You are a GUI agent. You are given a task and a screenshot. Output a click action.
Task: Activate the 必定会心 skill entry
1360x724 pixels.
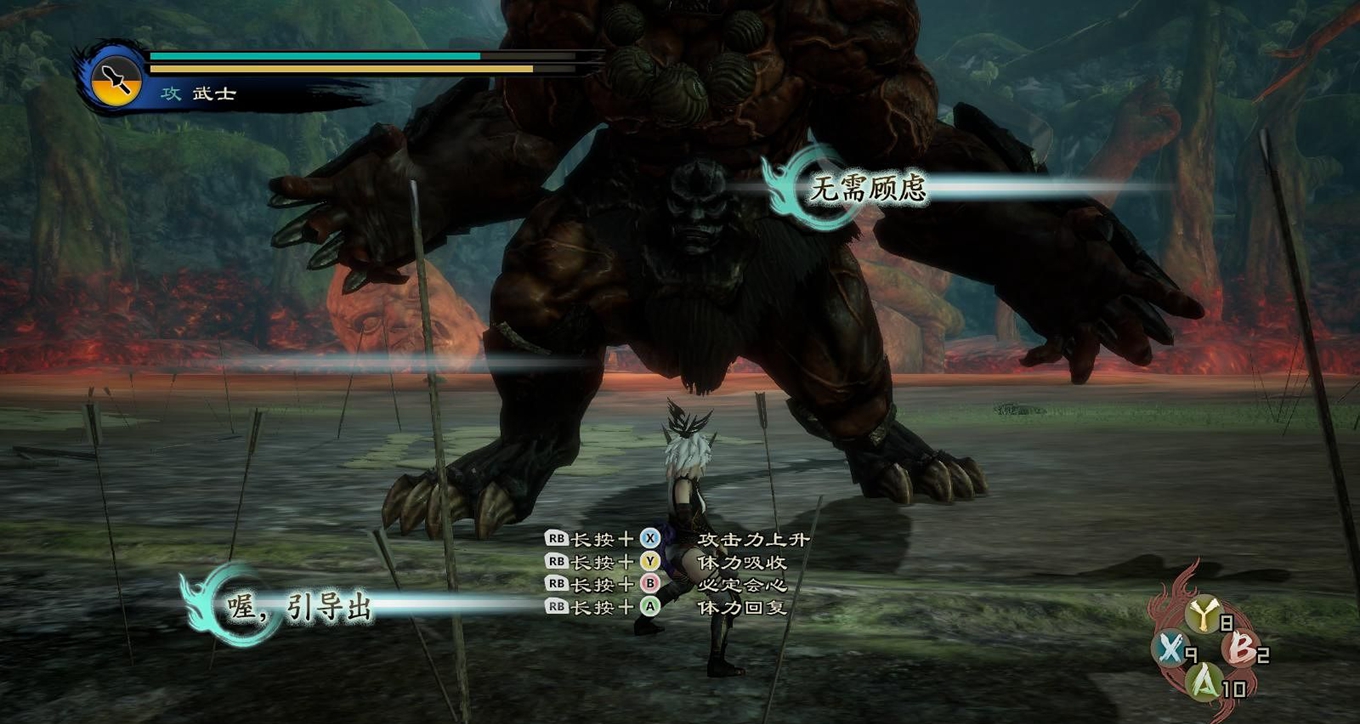tap(741, 584)
